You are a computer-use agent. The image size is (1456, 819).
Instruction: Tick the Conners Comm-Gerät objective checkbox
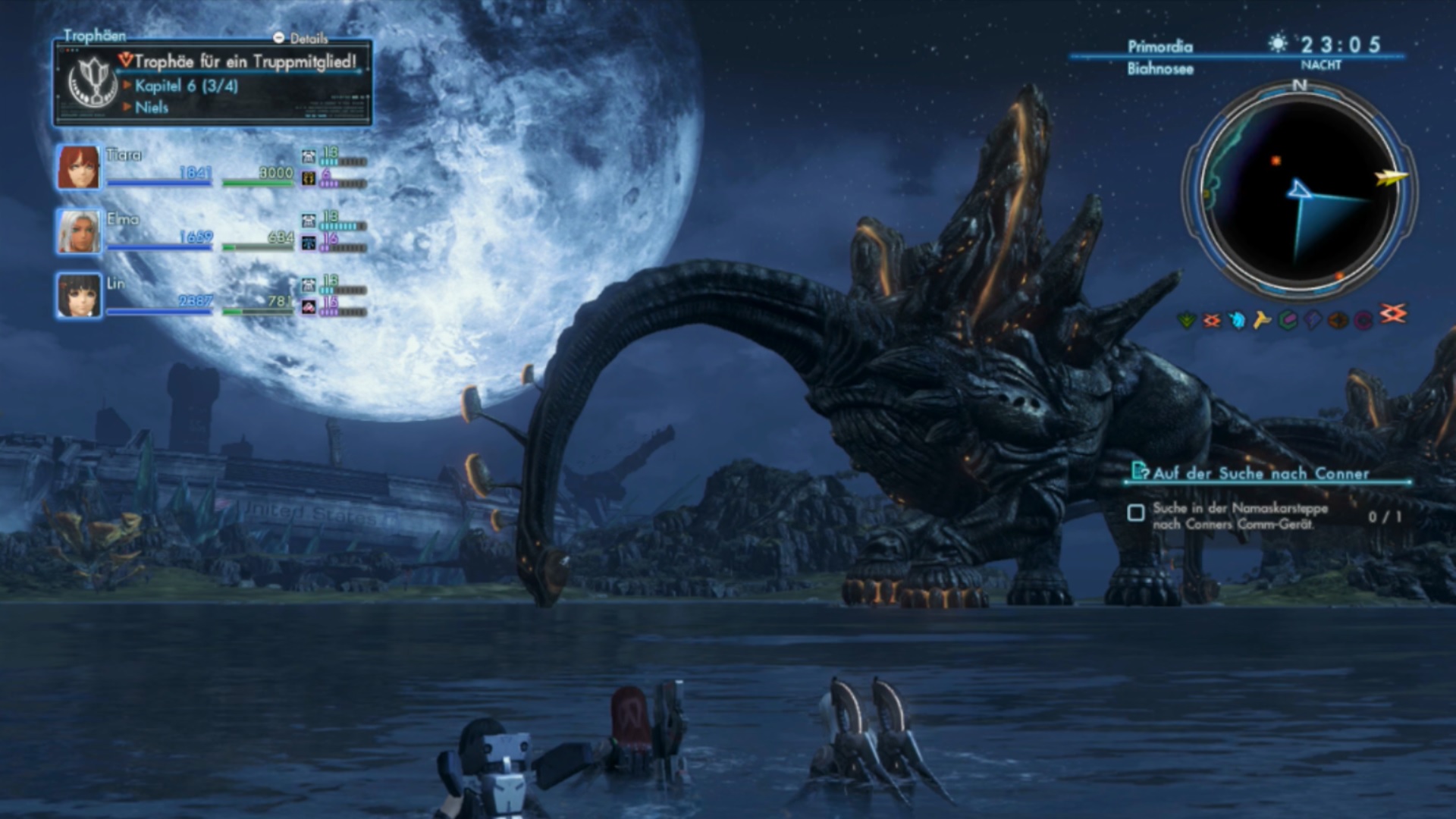[1136, 513]
